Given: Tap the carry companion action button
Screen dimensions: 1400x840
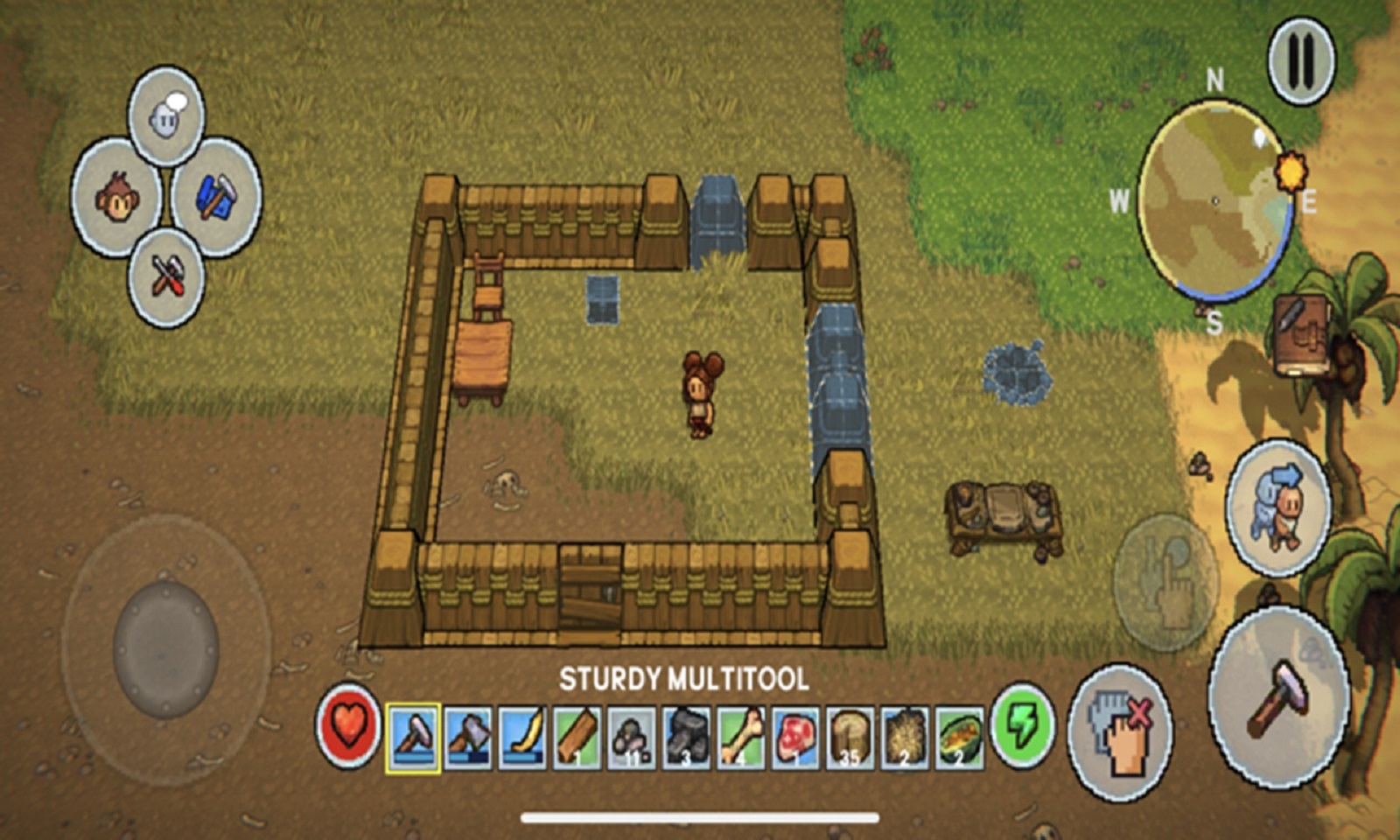Looking at the screenshot, I should (1279, 507).
